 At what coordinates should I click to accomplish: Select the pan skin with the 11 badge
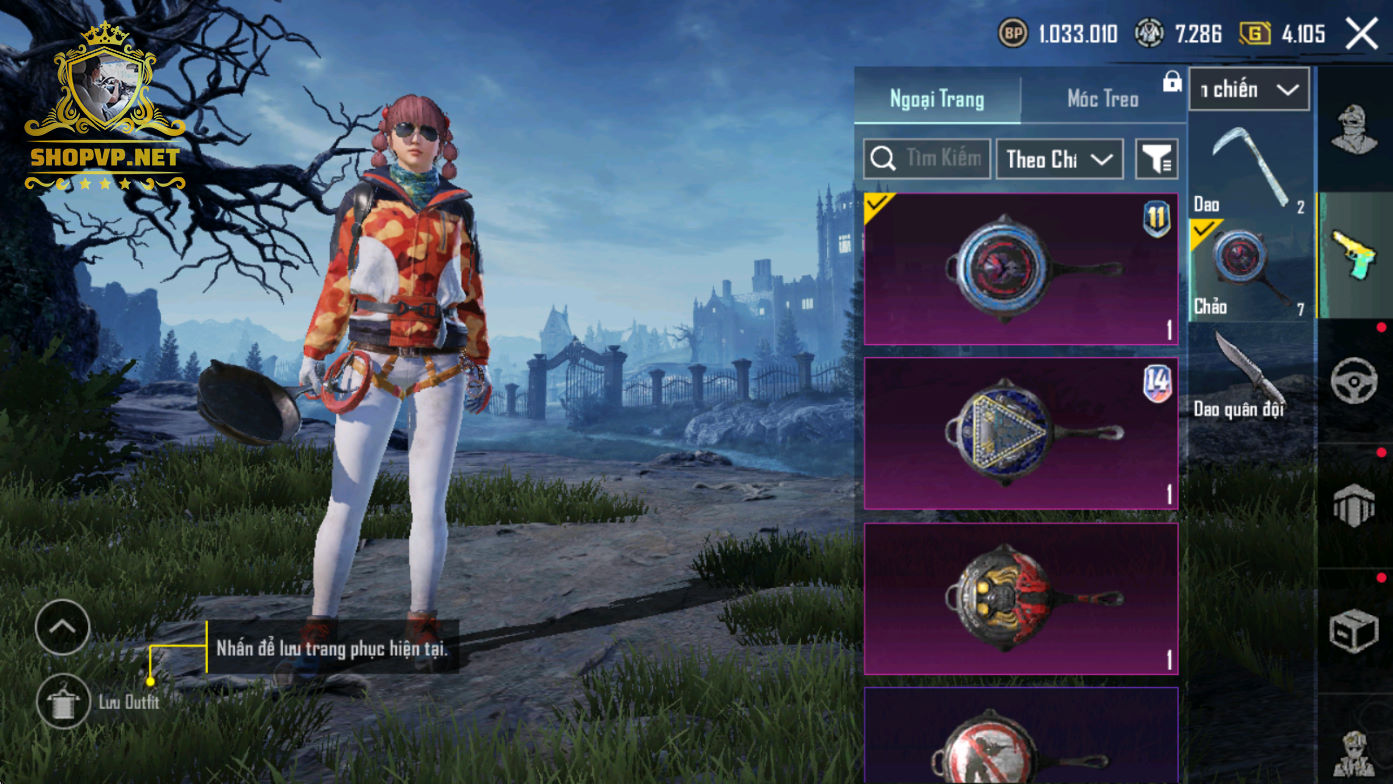click(1021, 269)
